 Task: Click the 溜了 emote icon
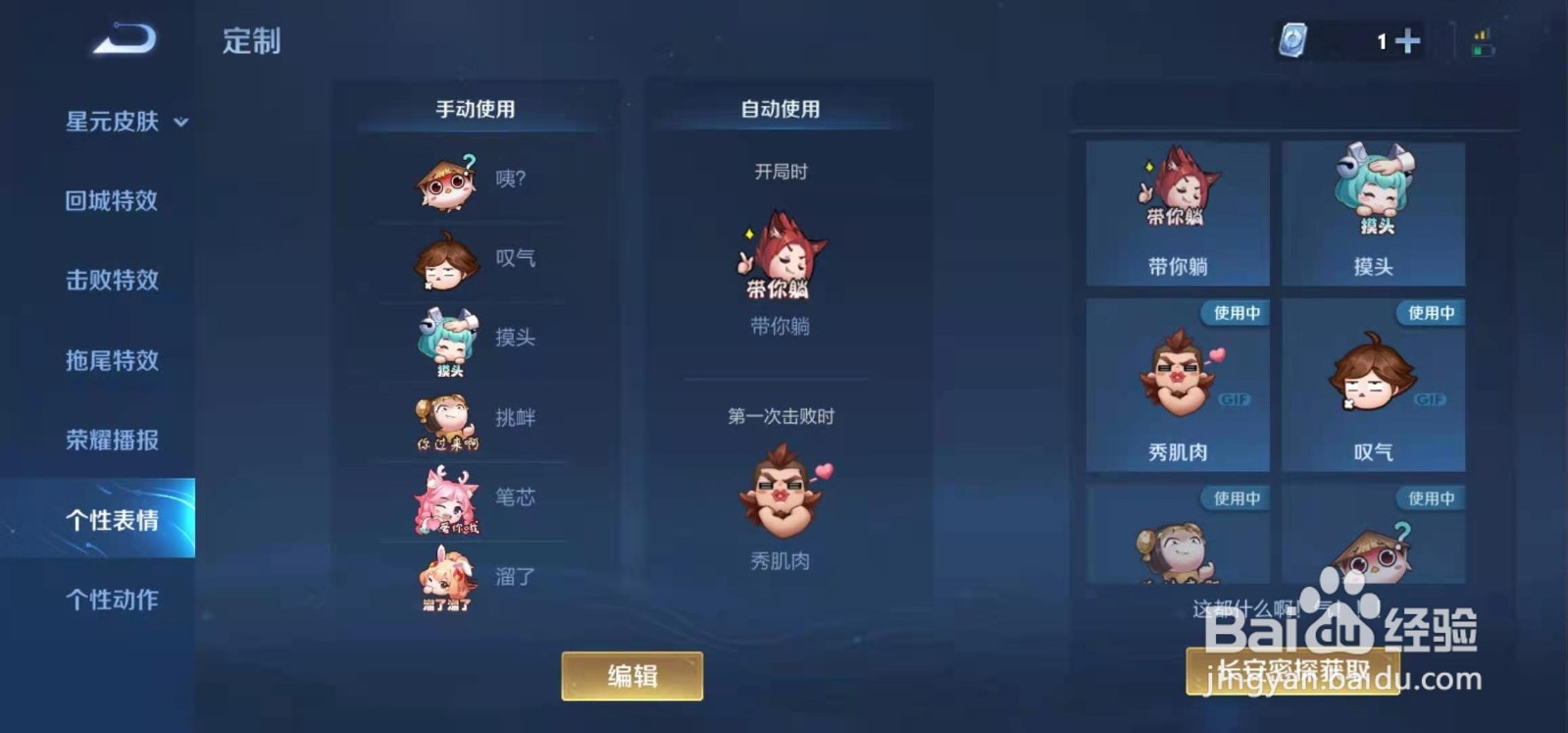[x=449, y=579]
